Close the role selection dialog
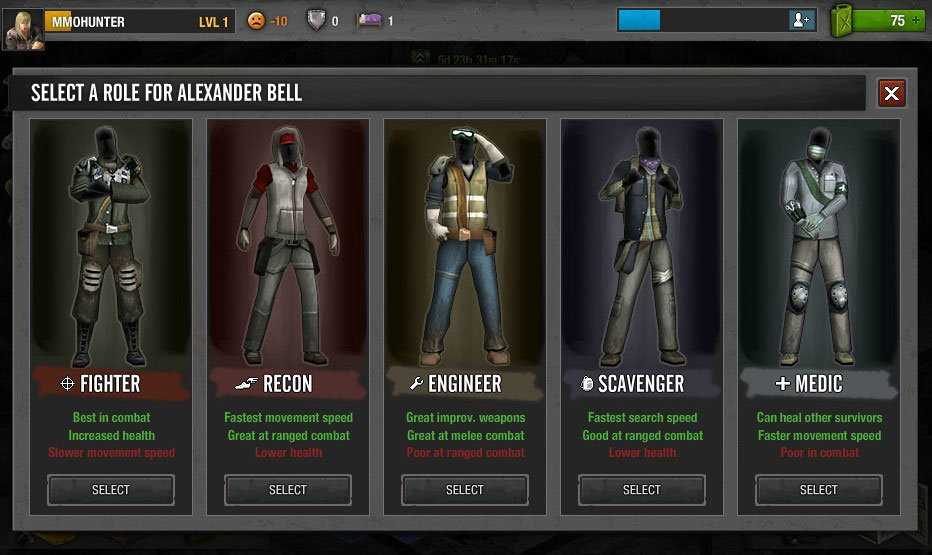Screen dimensions: 932x555 tap(892, 94)
